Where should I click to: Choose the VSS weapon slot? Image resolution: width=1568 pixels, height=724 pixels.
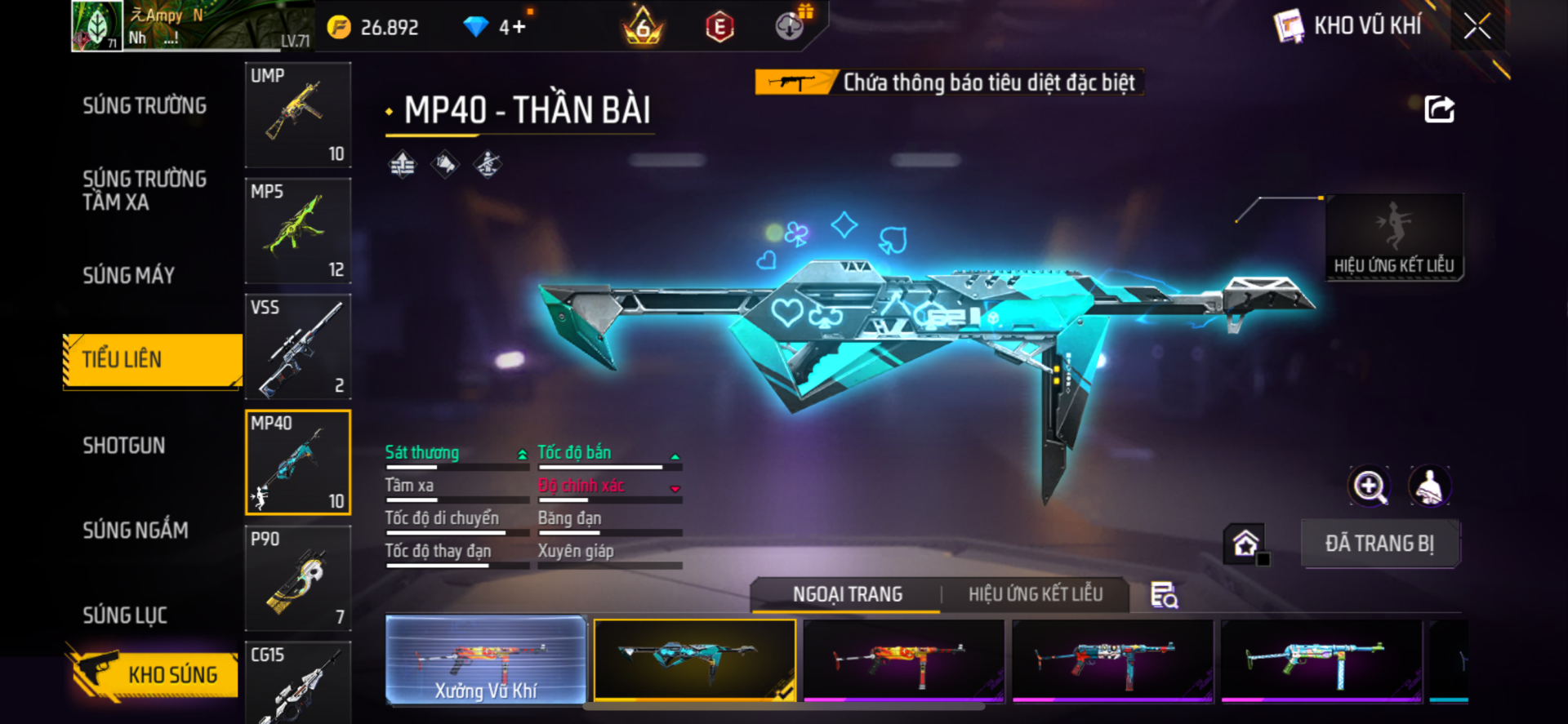298,347
